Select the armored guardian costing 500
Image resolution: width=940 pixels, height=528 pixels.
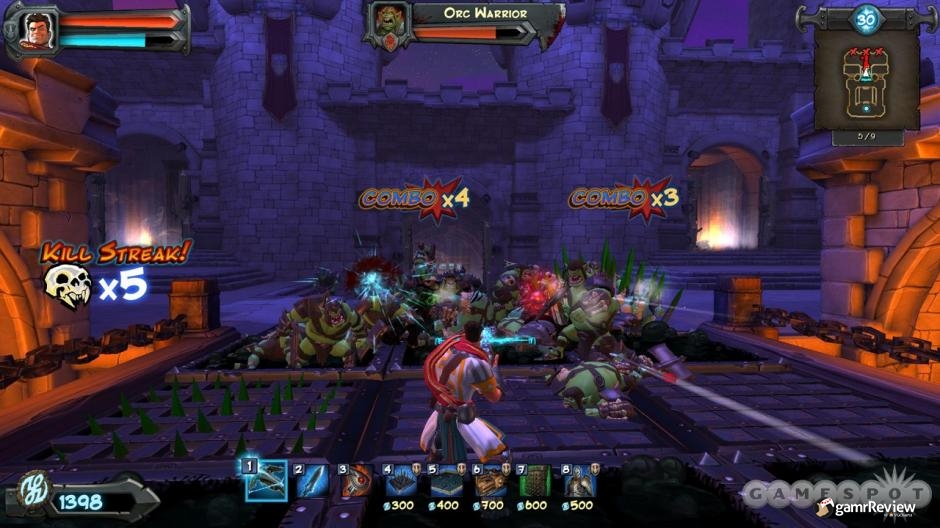[x=578, y=479]
